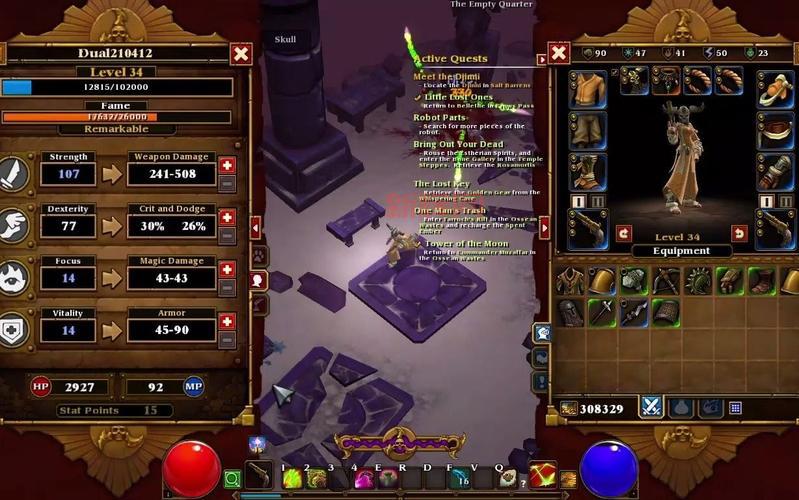Activate the skill in hotbar slot 1
The height and width of the screenshot is (500, 799).
[292, 479]
